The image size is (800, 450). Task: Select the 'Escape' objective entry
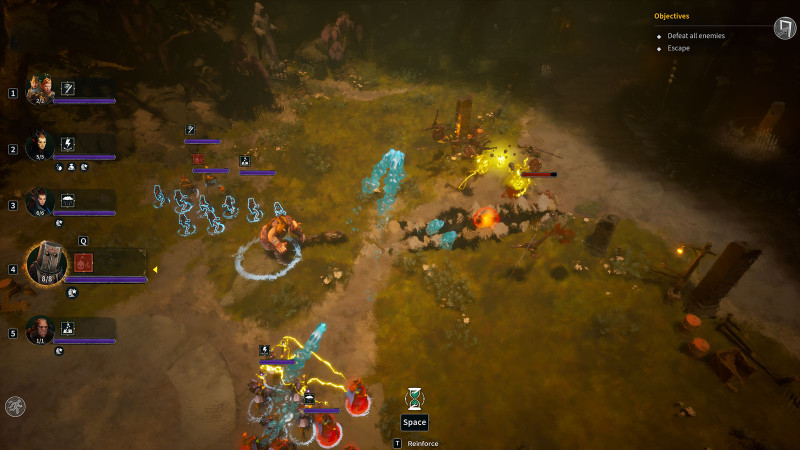click(680, 48)
